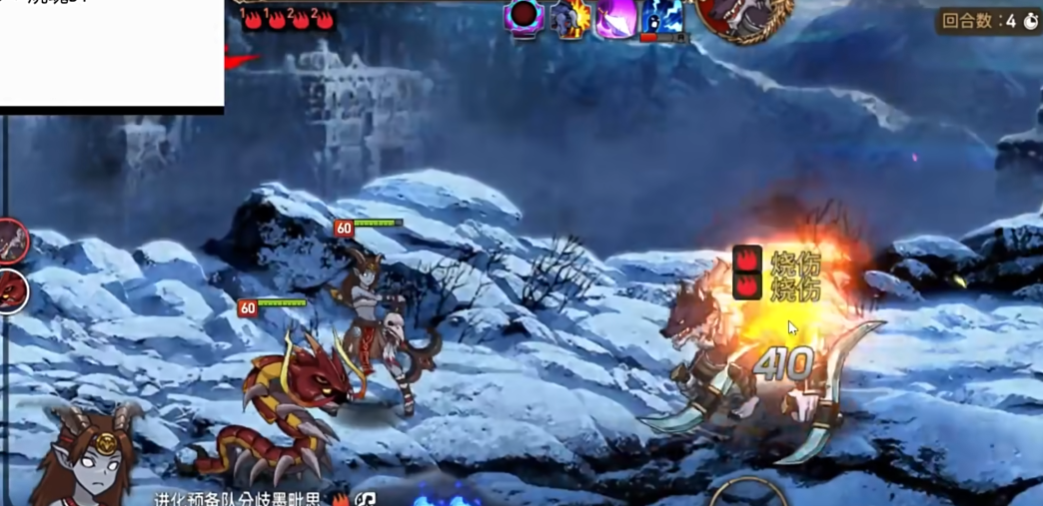The image size is (1043, 506).
Task: Choose the purple slash skill icon
Action: pos(616,18)
